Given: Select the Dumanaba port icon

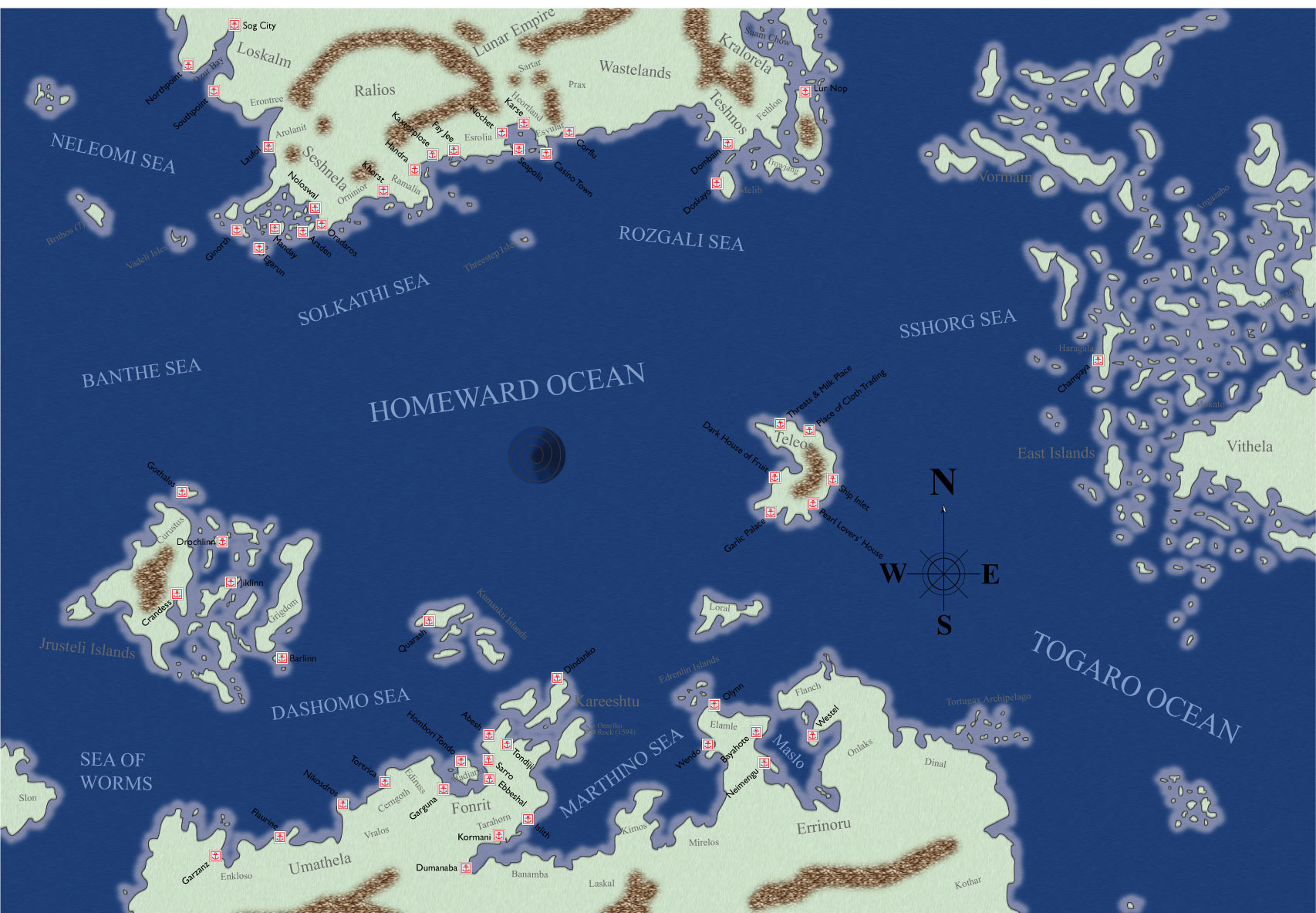Looking at the screenshot, I should pos(466,867).
